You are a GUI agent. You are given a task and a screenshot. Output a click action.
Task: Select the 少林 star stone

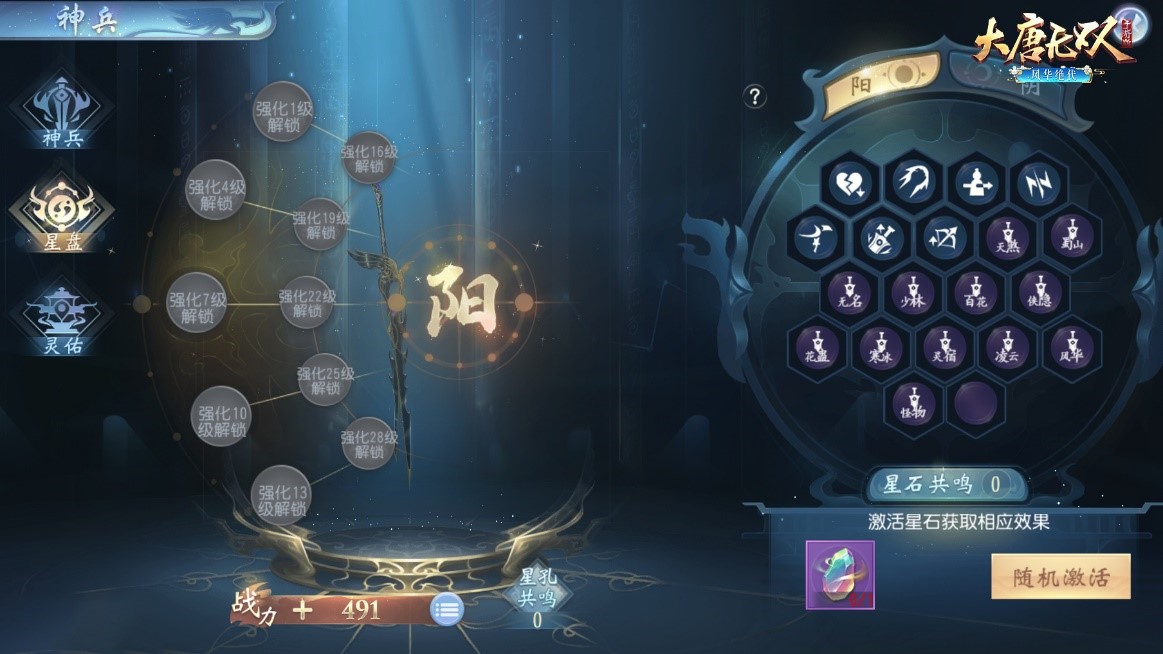912,293
